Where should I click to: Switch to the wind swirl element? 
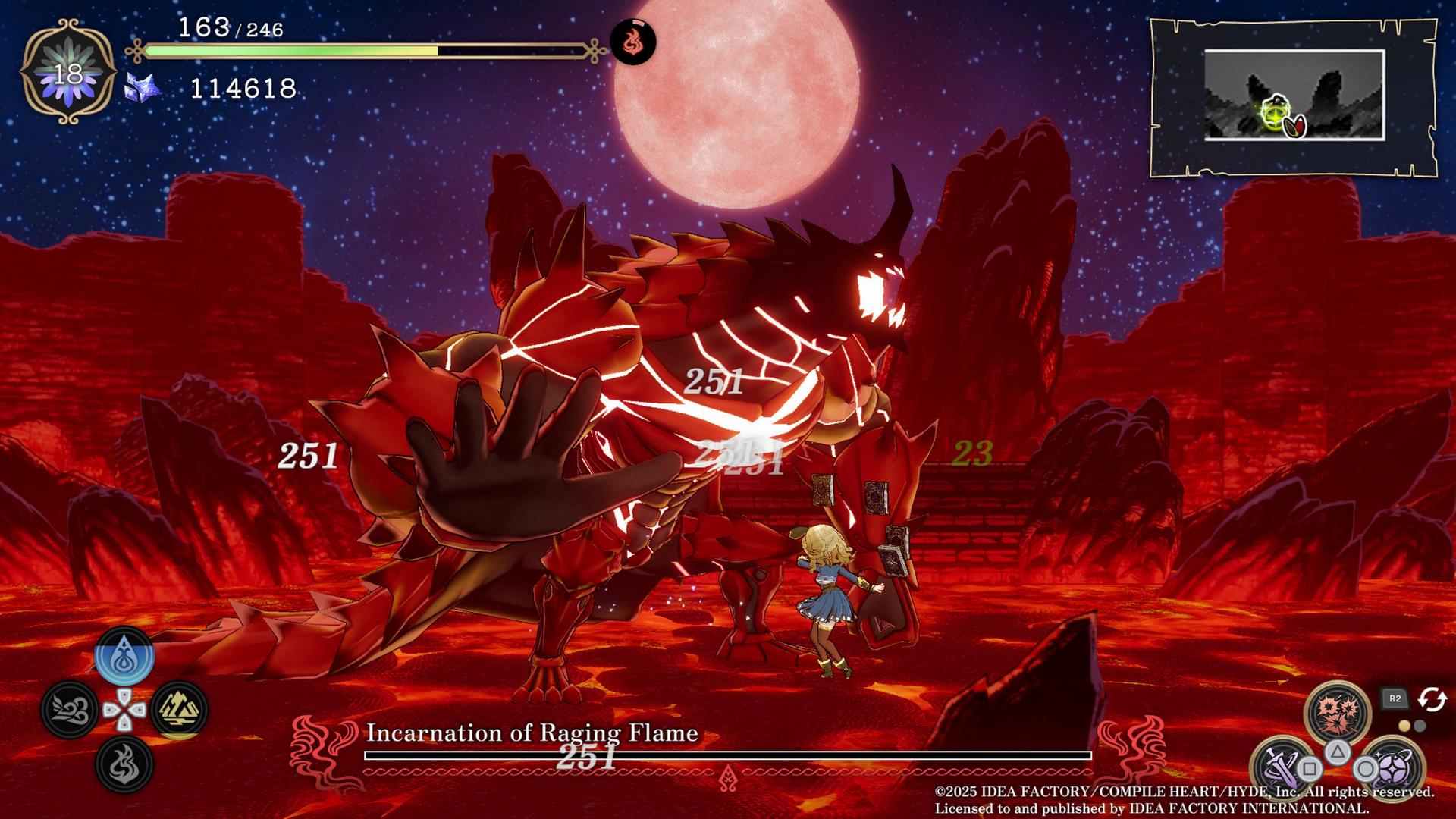click(x=70, y=710)
